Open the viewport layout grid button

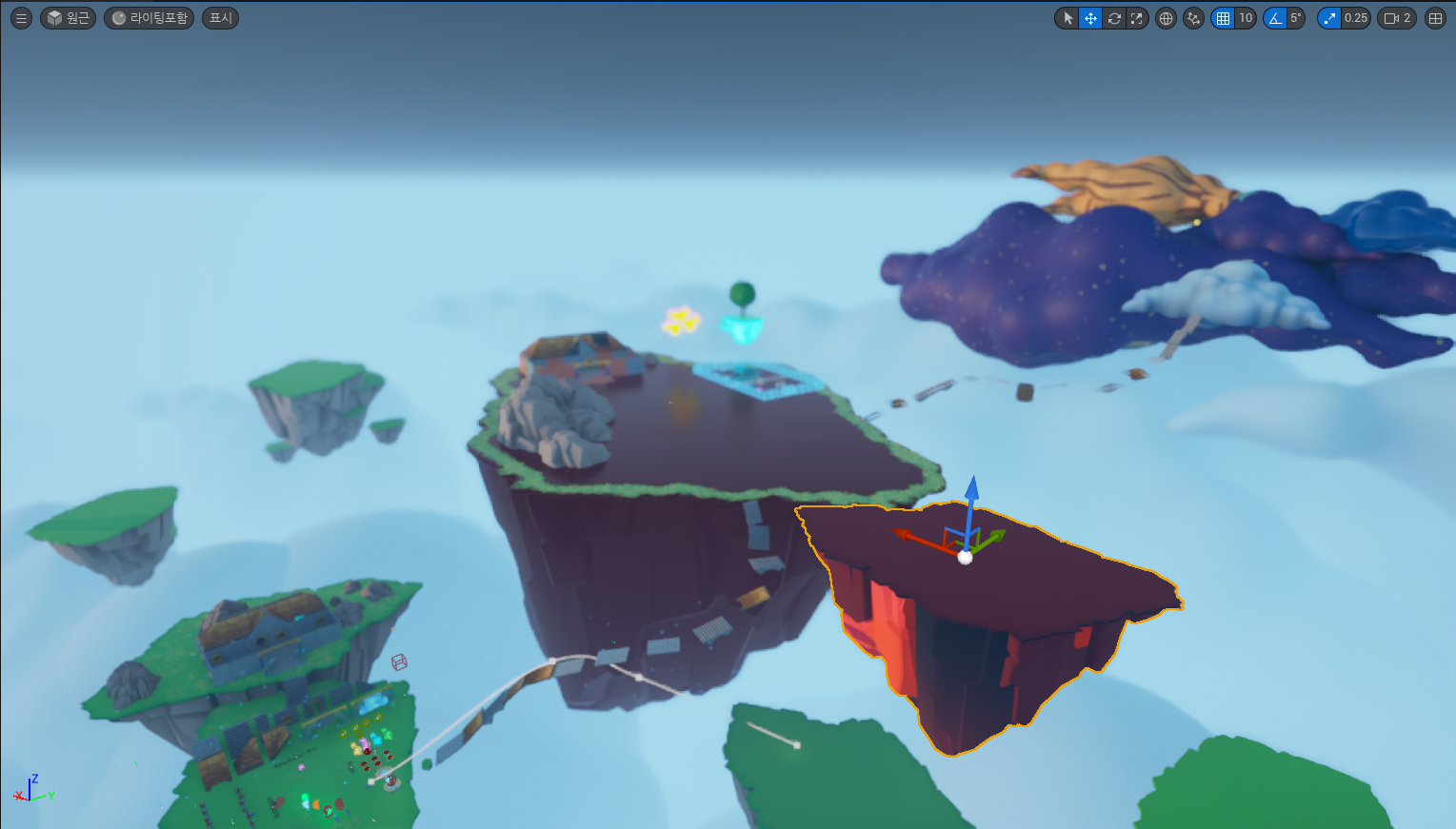1435,18
